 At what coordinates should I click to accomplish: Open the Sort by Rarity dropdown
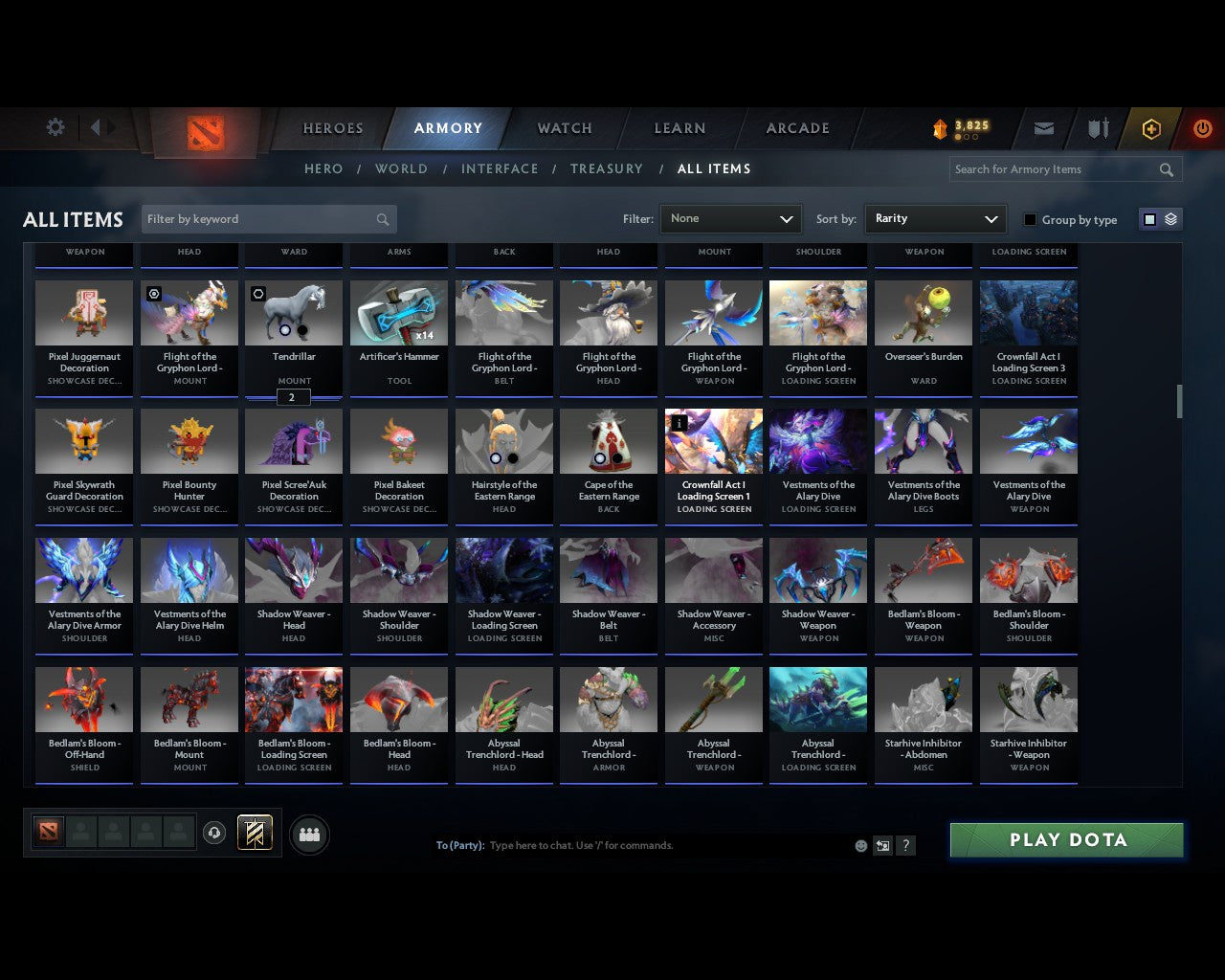[935, 218]
